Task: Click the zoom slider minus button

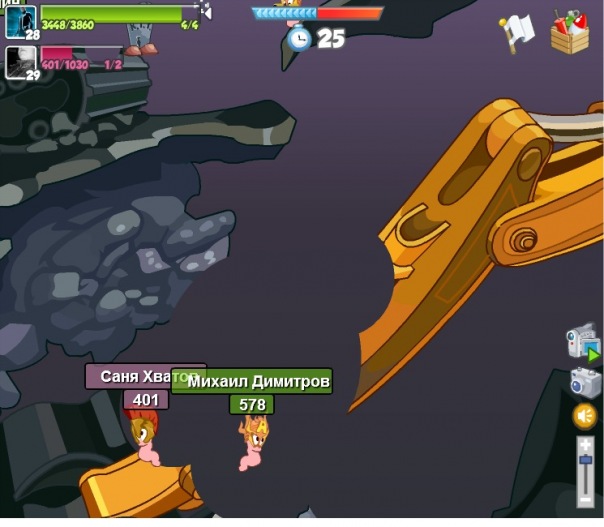Action: click(585, 498)
